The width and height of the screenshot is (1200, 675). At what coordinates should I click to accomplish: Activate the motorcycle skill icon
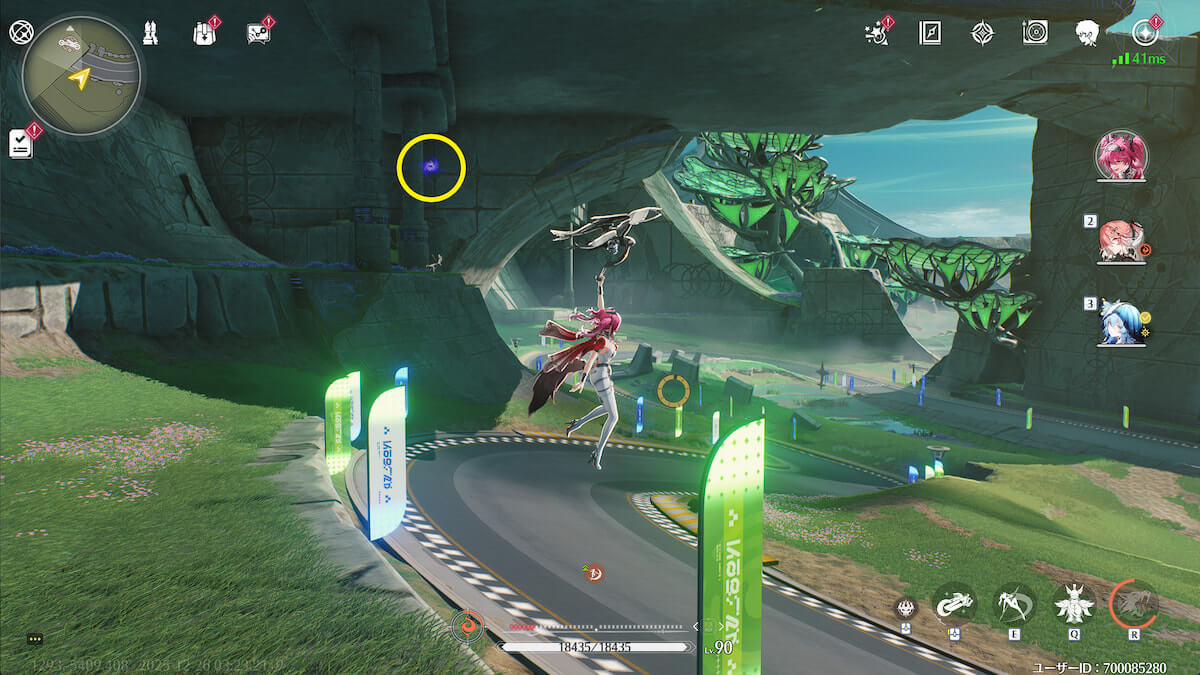pyautogui.click(x=954, y=604)
